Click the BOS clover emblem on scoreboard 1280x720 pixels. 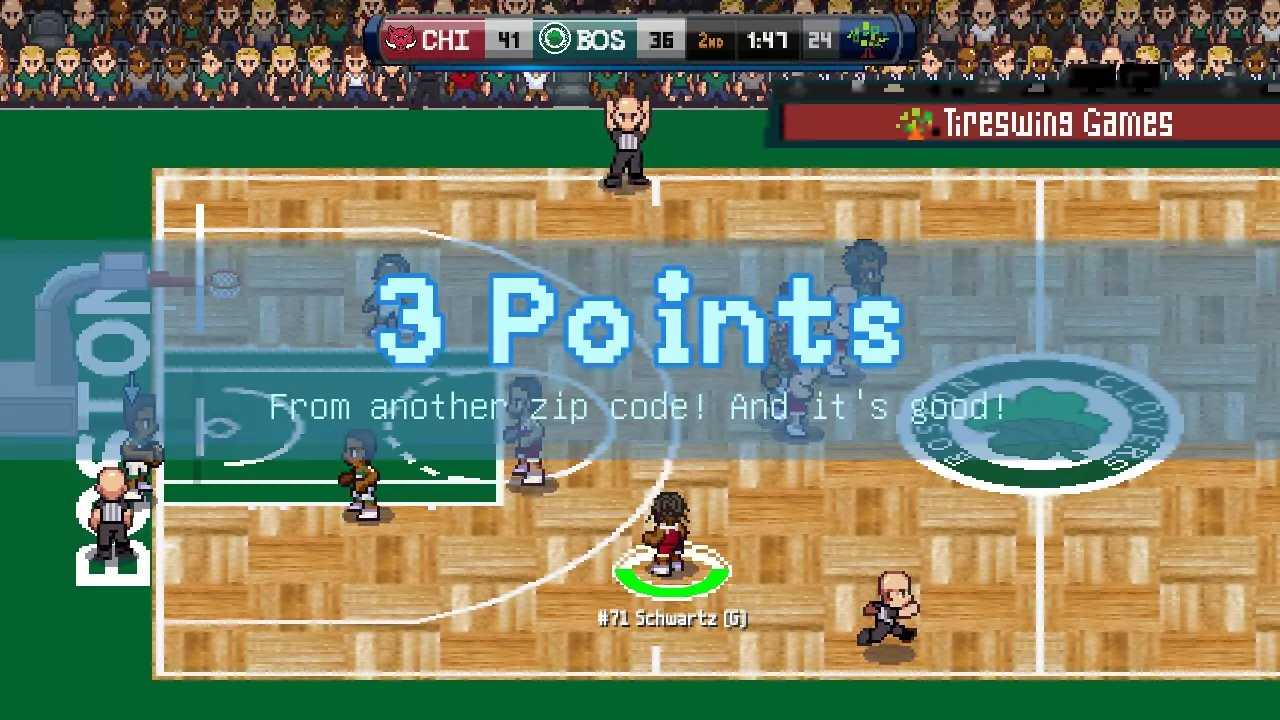click(x=554, y=40)
